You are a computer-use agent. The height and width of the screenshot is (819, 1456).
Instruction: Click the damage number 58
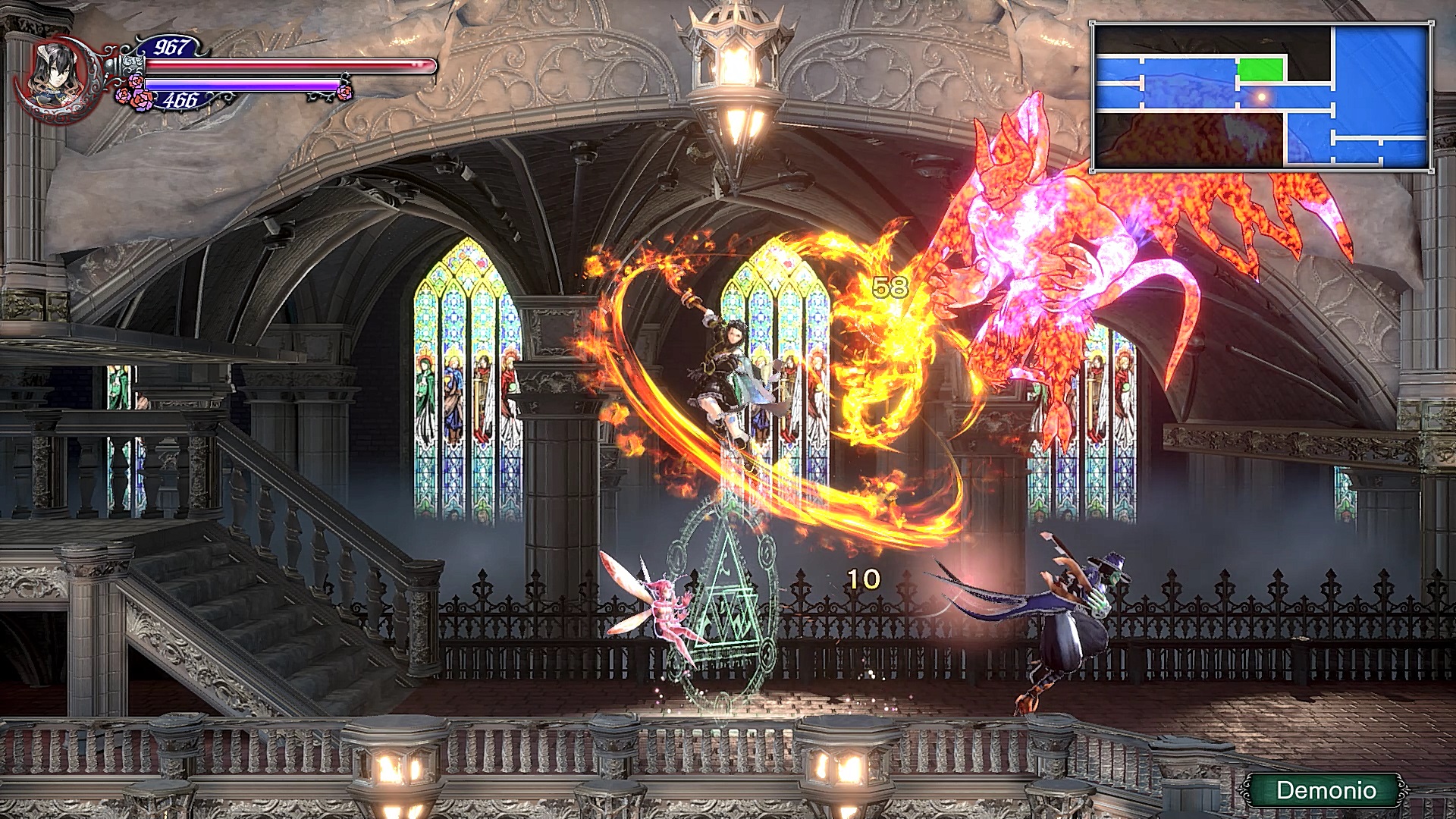click(x=891, y=287)
